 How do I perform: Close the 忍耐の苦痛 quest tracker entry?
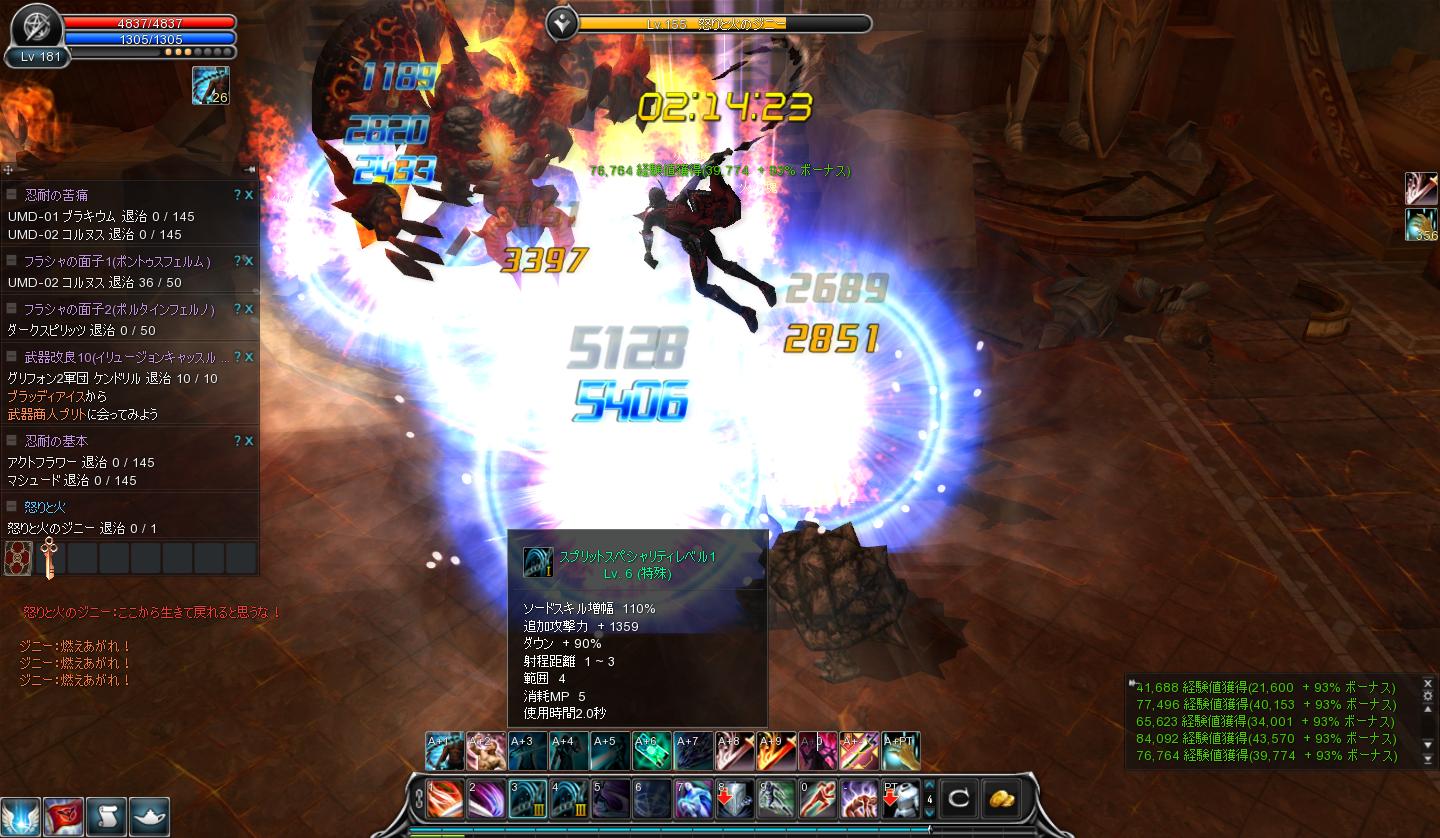(249, 195)
